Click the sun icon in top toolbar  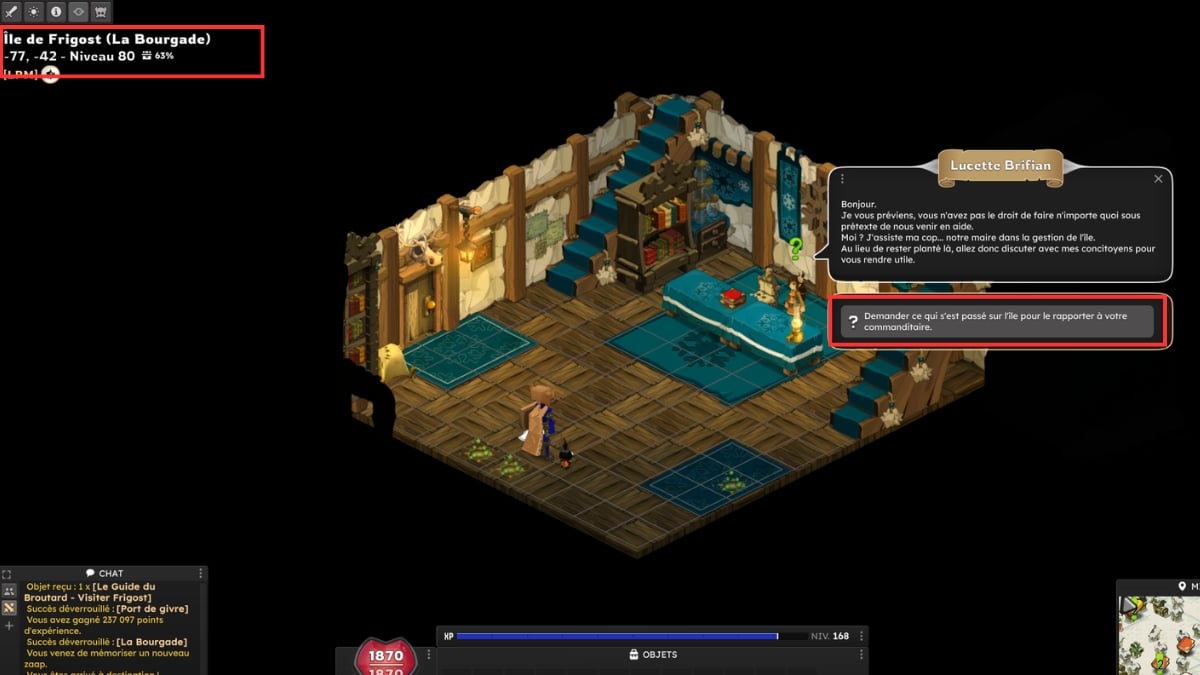point(34,12)
